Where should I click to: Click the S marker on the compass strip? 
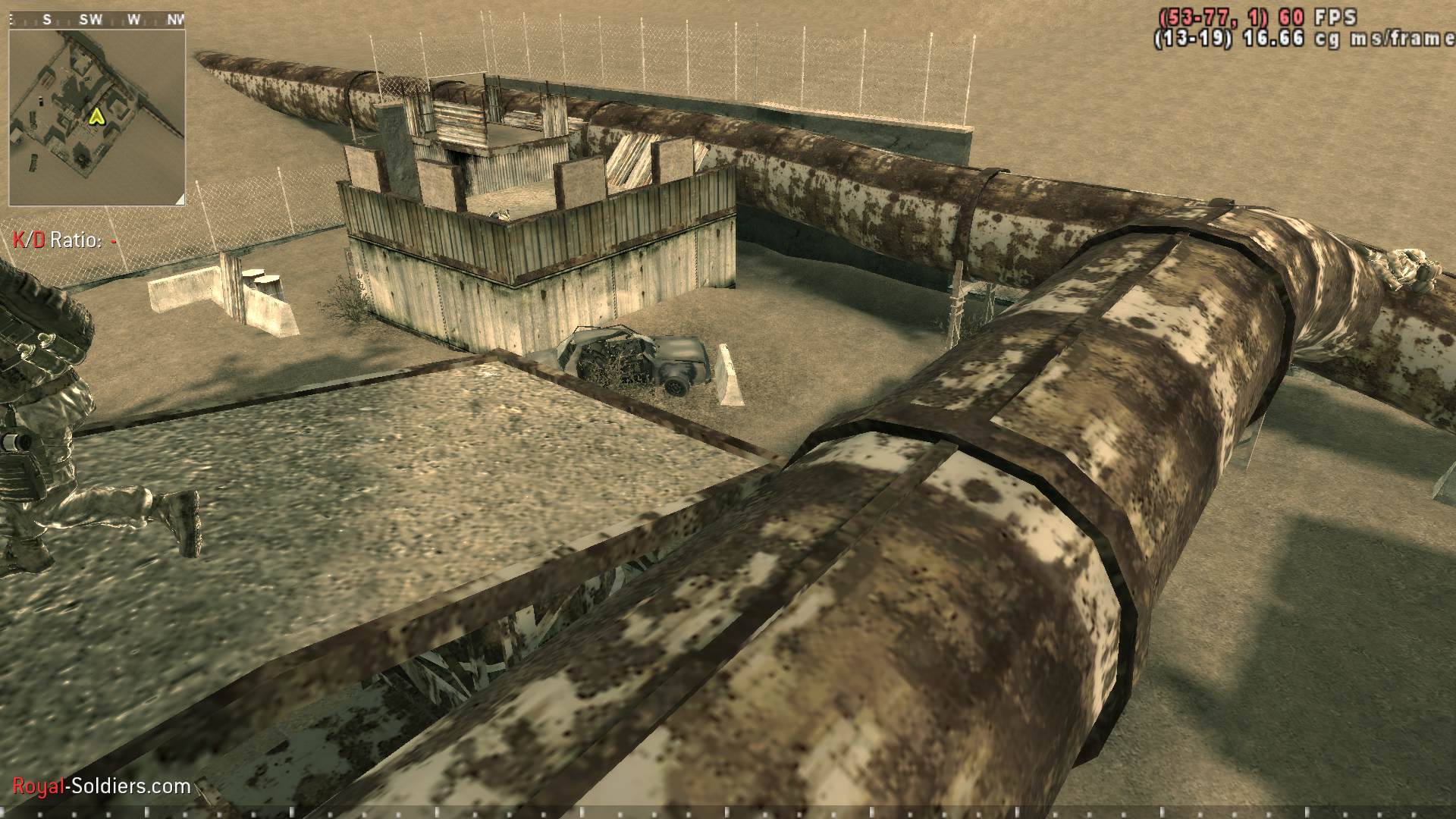tap(46, 19)
